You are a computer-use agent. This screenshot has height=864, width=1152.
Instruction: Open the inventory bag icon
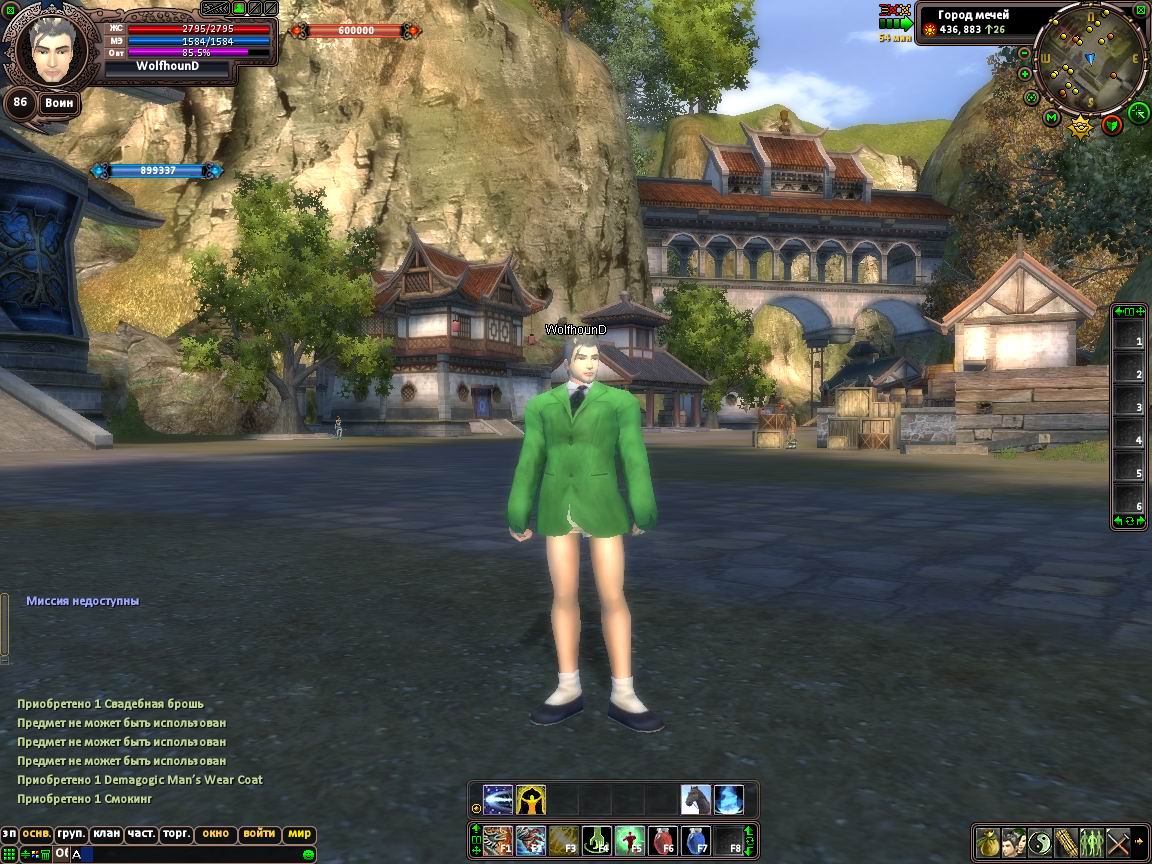point(987,841)
